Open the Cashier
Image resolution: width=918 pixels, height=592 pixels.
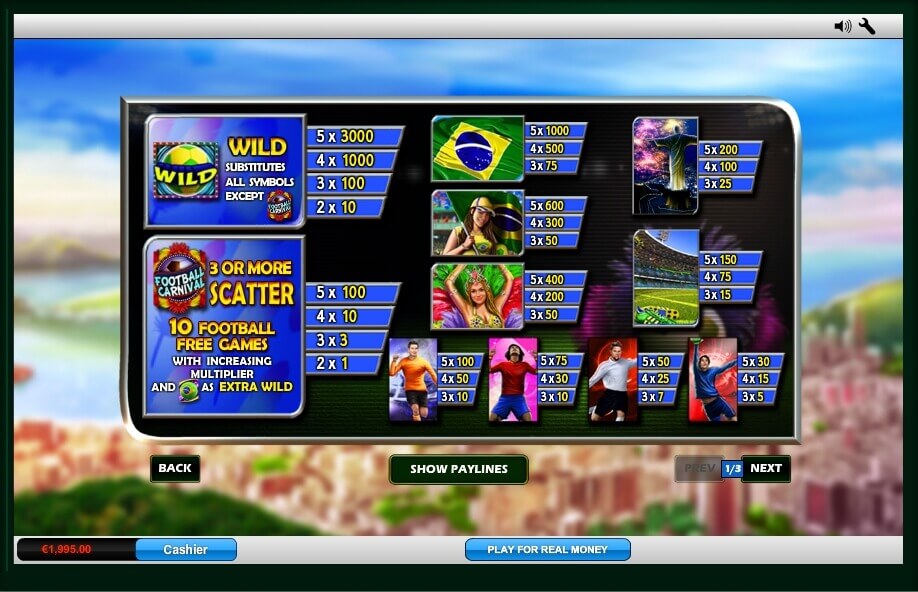click(186, 549)
